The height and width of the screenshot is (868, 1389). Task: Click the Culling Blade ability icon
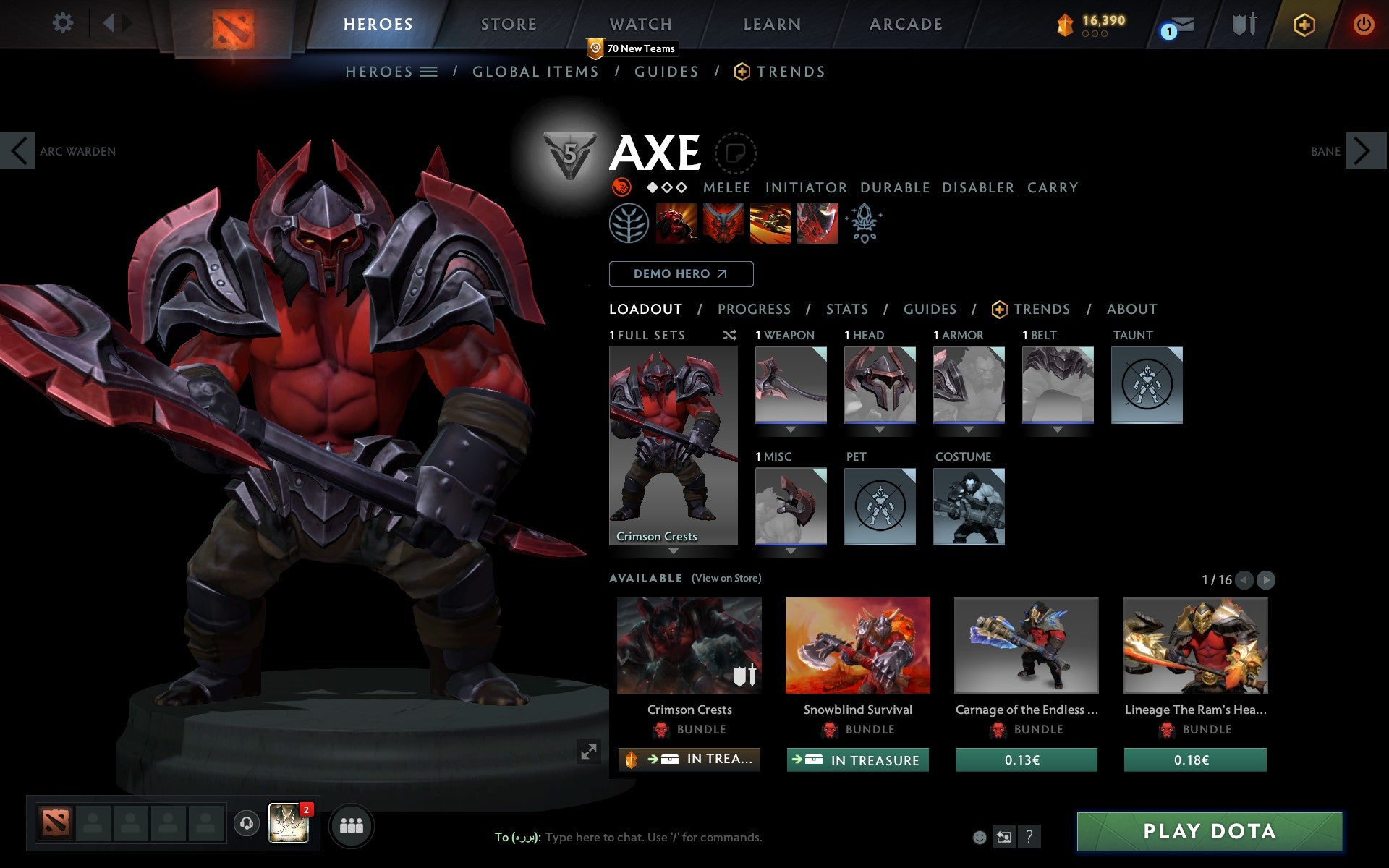click(817, 224)
